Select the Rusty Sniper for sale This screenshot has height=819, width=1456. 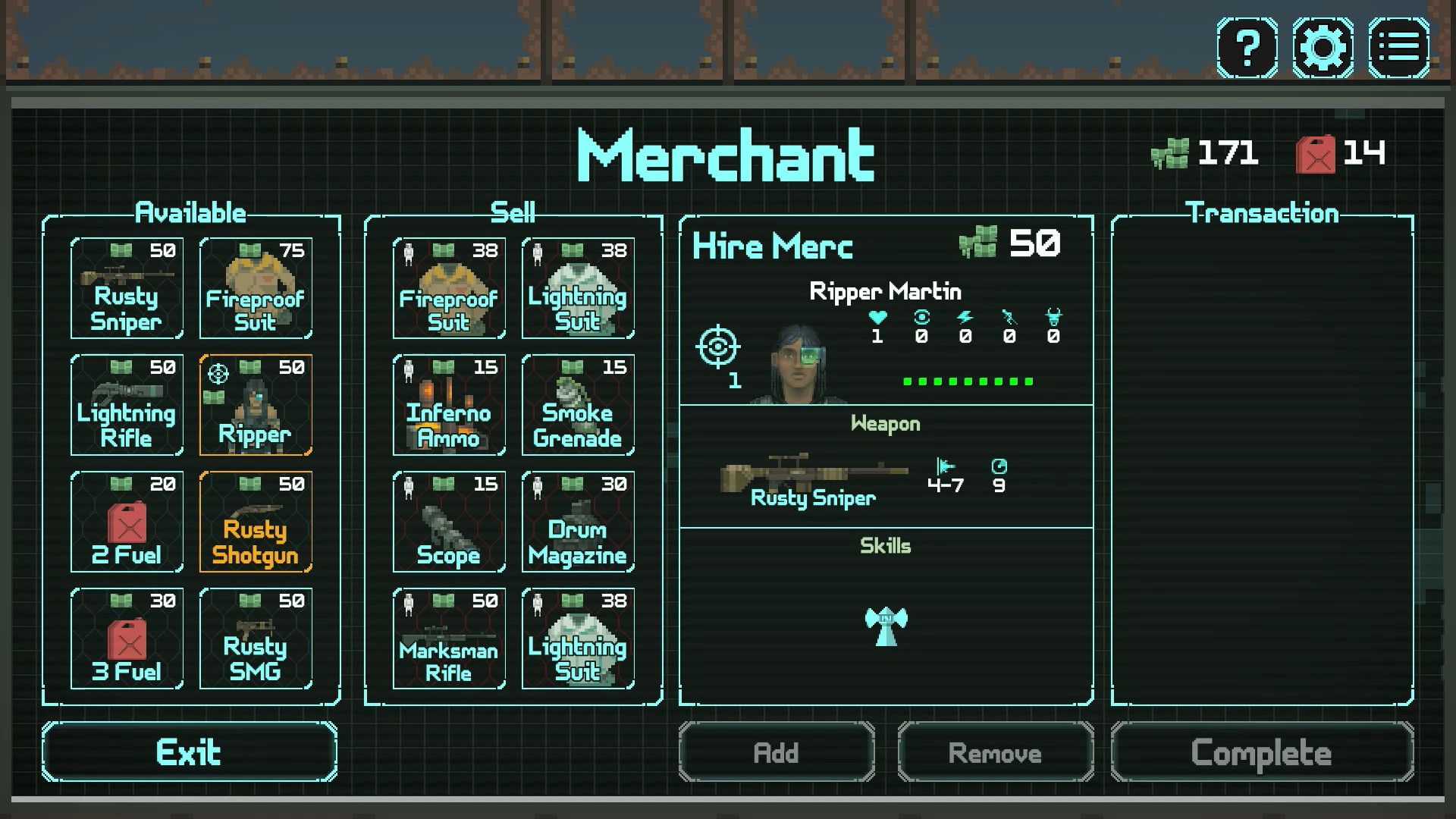[x=127, y=288]
